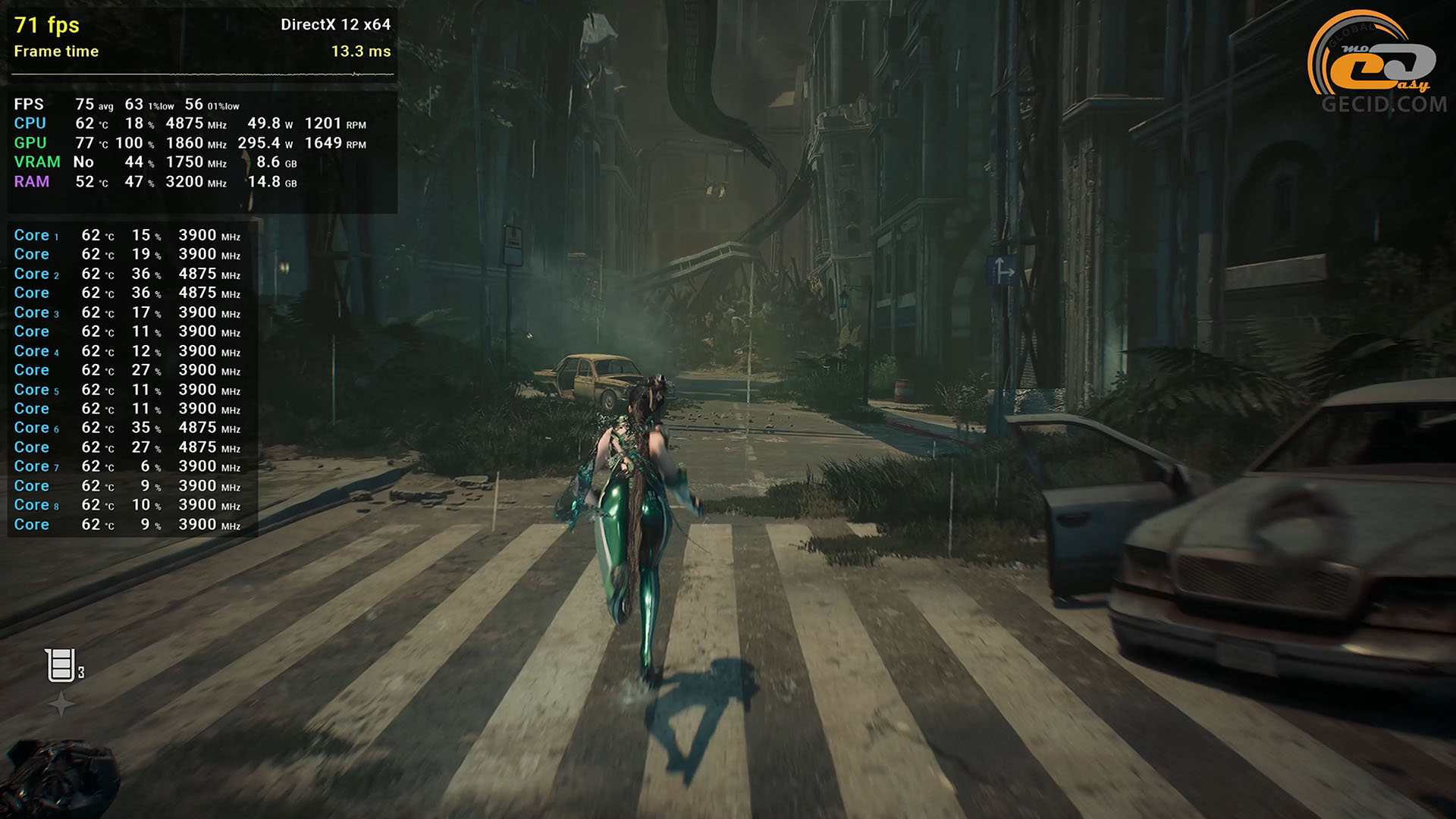
Task: Select the healing tumbler item icon
Action: click(61, 666)
